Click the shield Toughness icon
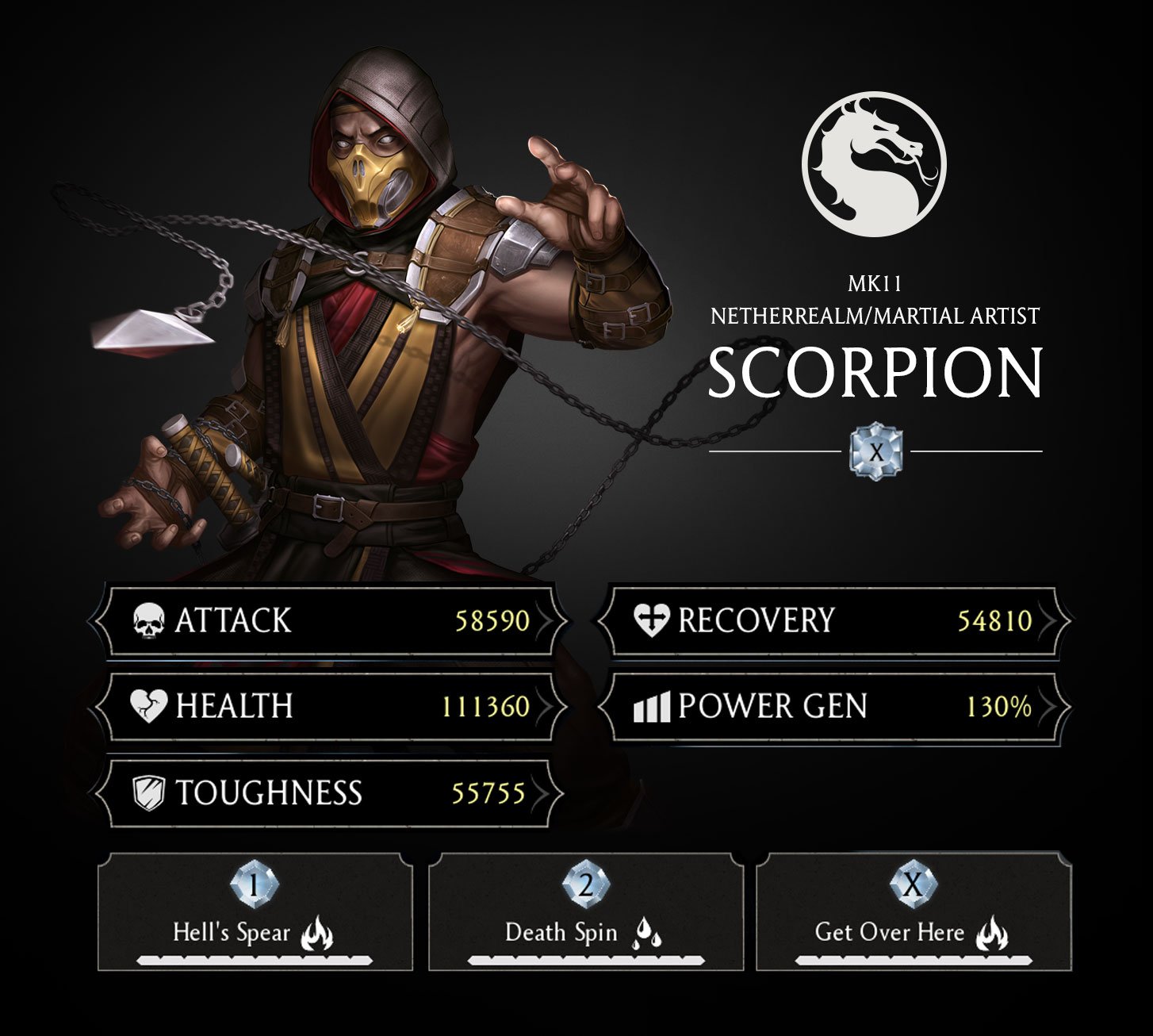Screen dimensions: 1153x1036 click(x=147, y=791)
